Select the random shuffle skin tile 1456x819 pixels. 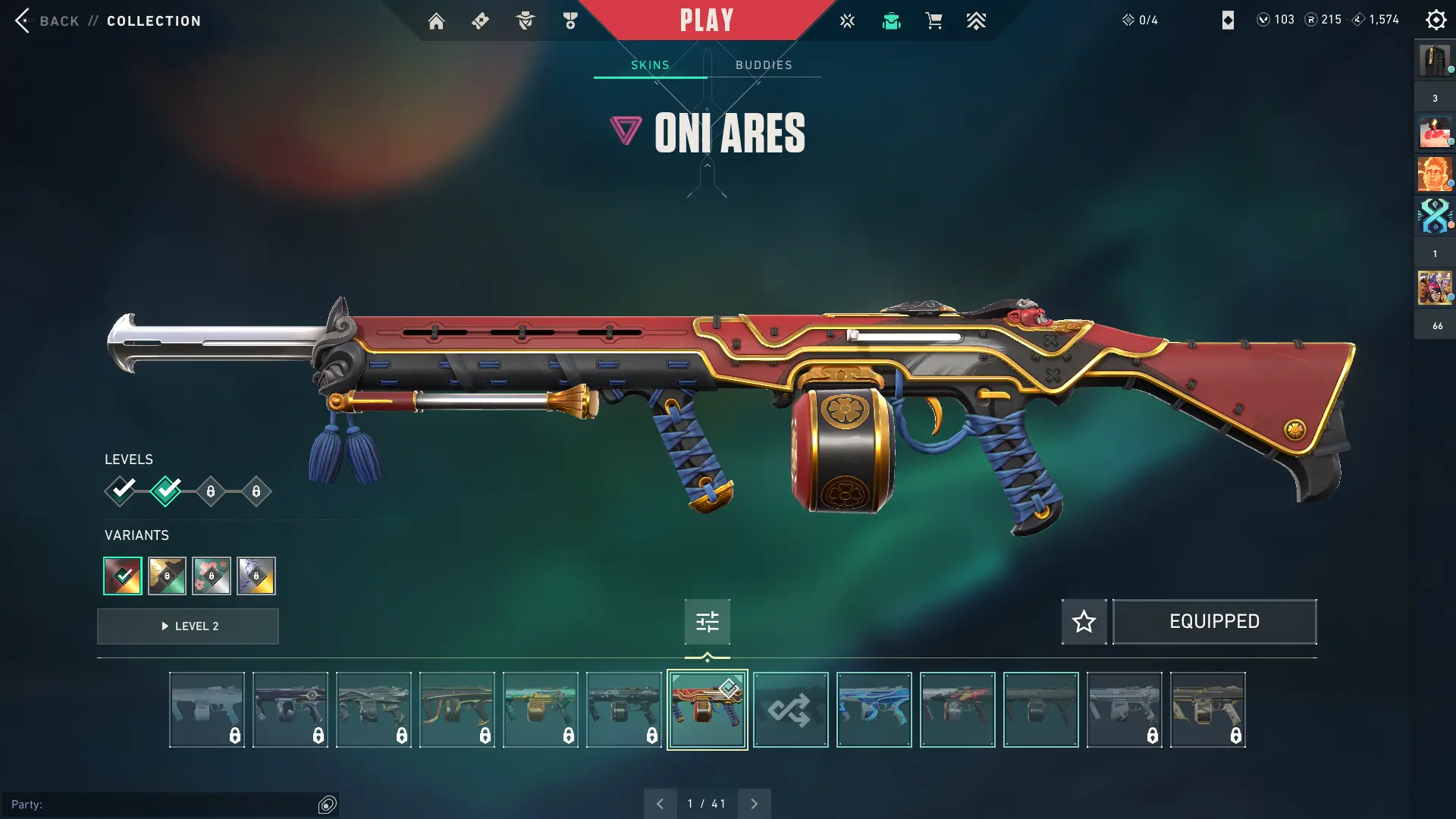click(790, 710)
